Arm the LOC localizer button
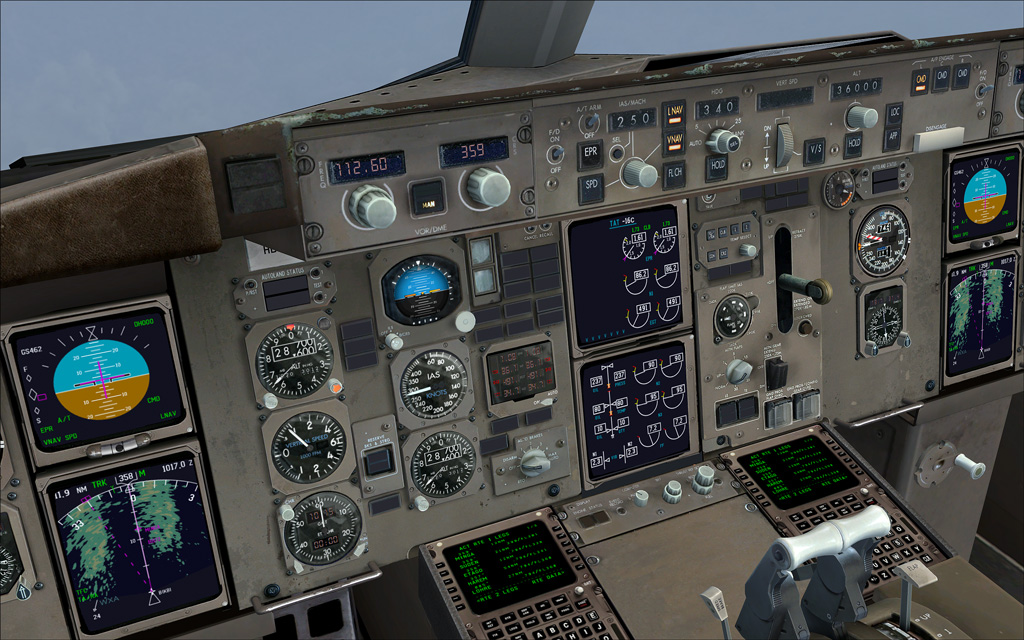1024x640 pixels. coord(894,113)
